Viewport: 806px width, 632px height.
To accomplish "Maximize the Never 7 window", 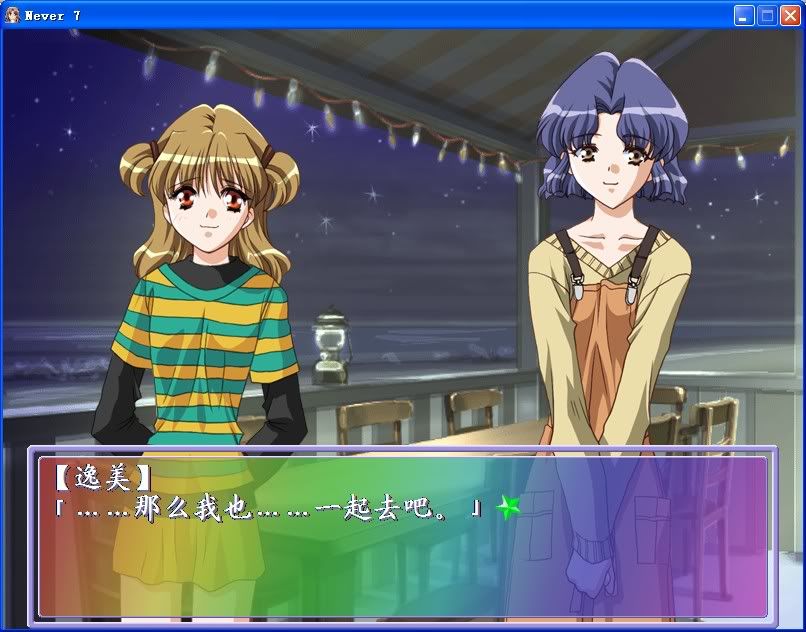I will pos(767,15).
